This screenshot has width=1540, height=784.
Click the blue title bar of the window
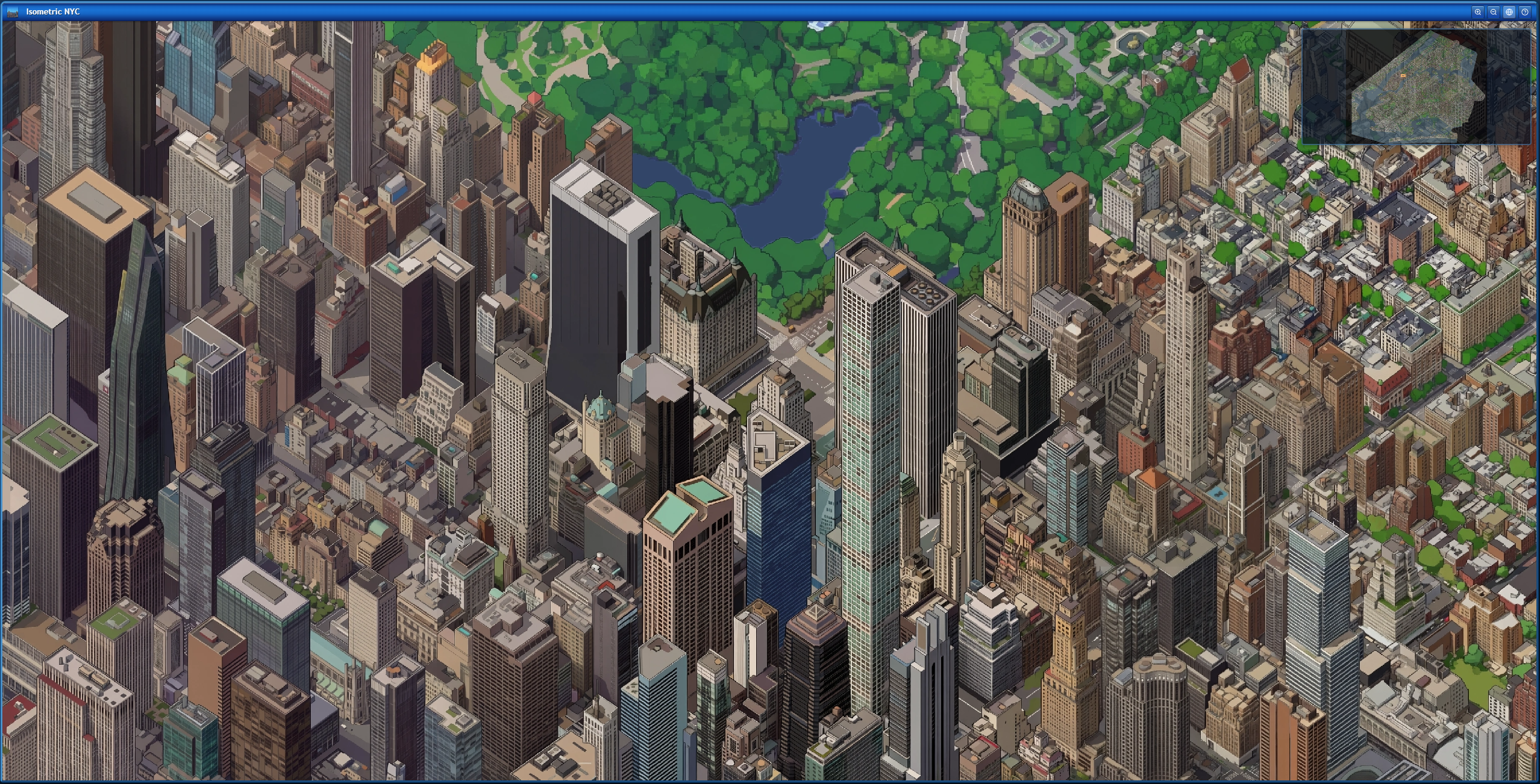tap(723, 11)
